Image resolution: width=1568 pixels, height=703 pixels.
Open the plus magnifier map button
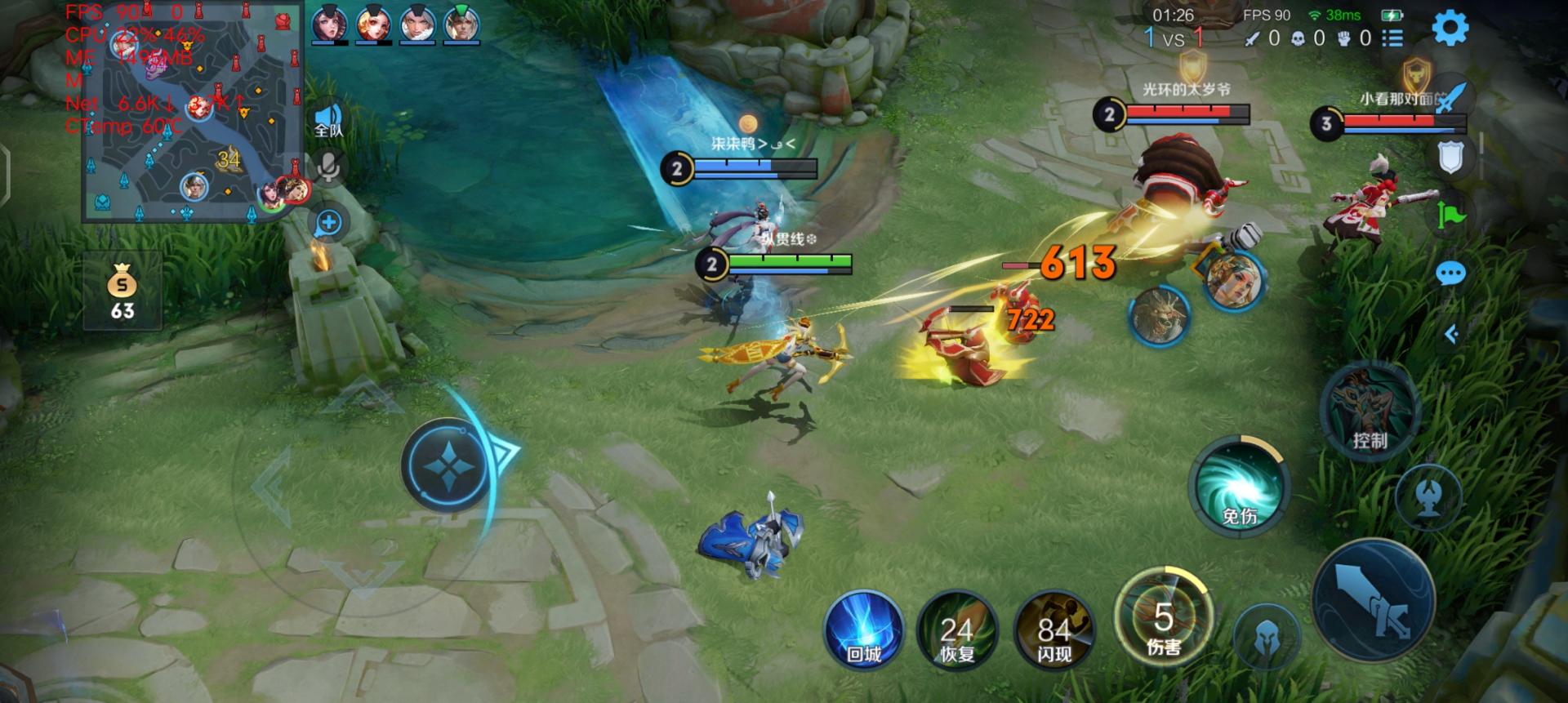[x=328, y=222]
